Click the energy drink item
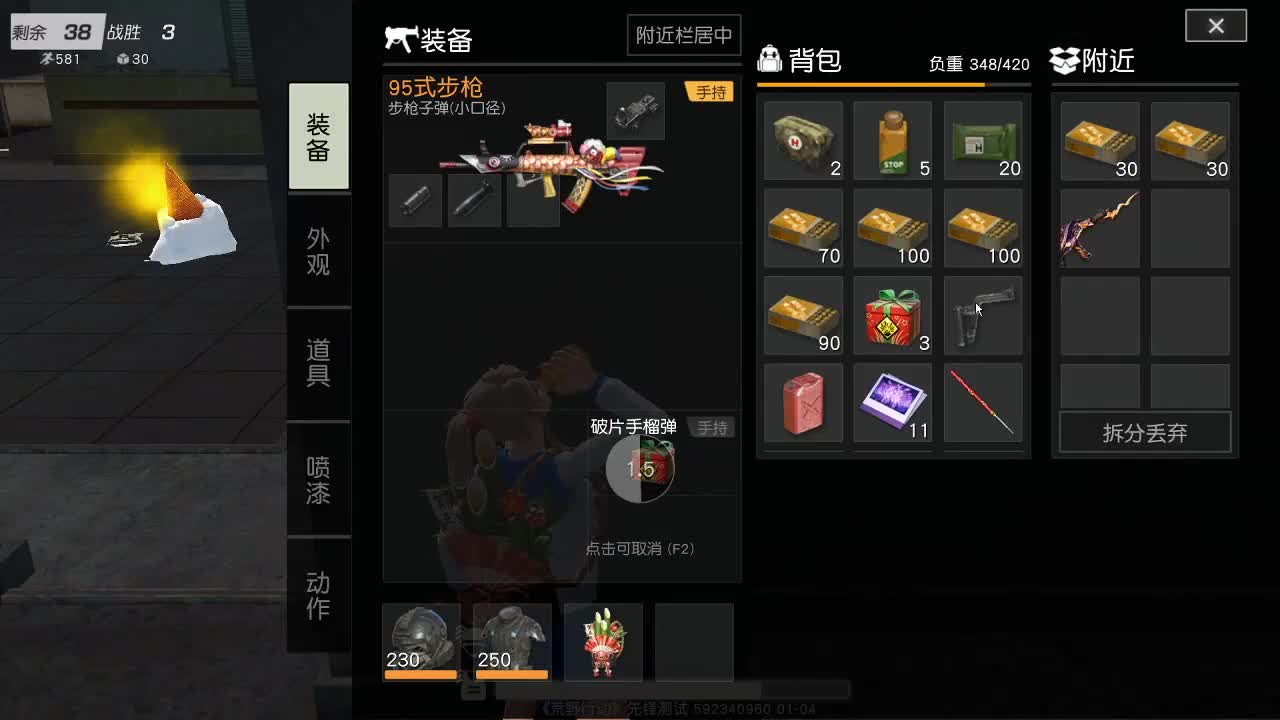This screenshot has width=1280, height=720. pos(892,141)
